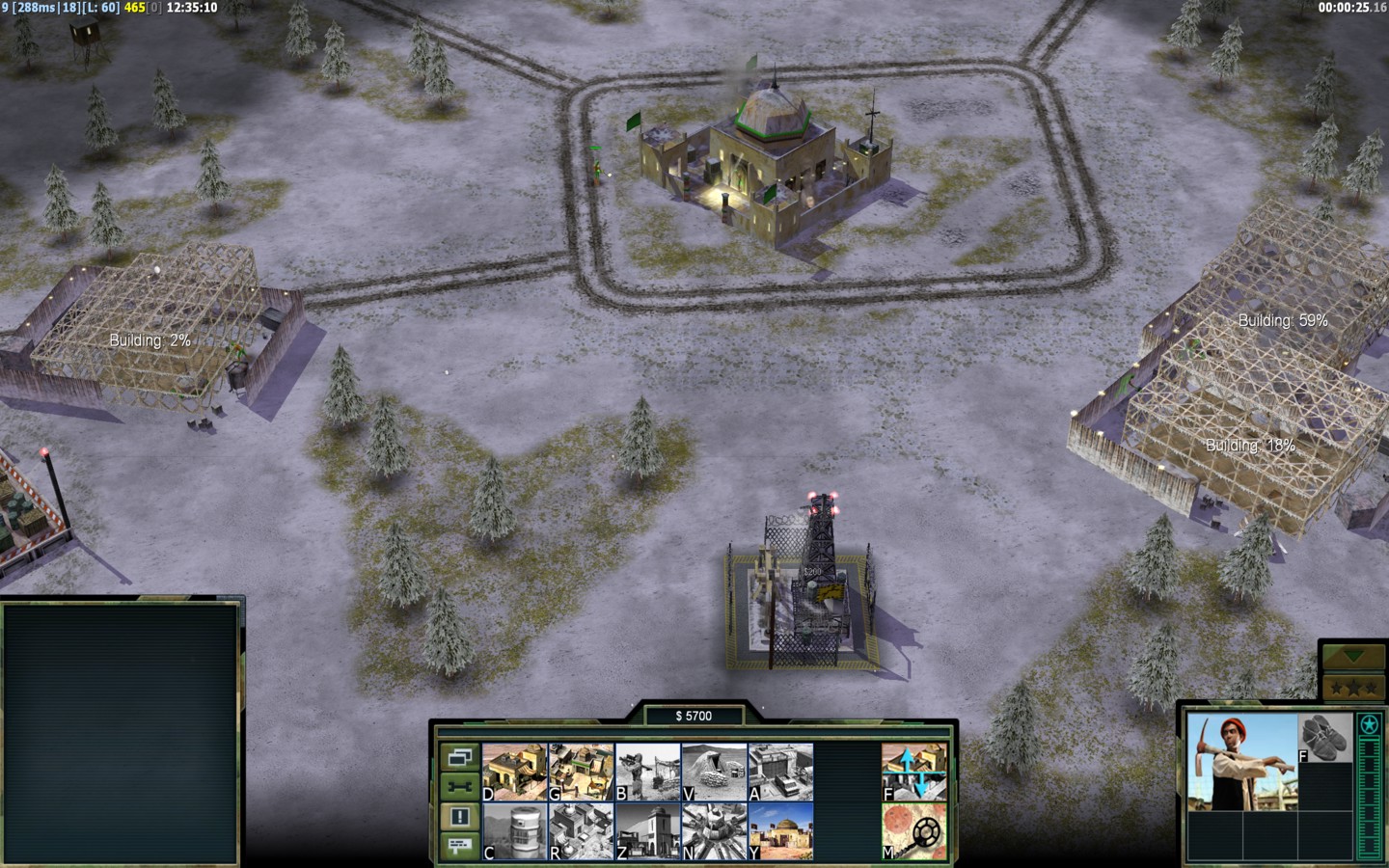
Task: Click the dumbbell-shaped bar button
Action: click(459, 787)
